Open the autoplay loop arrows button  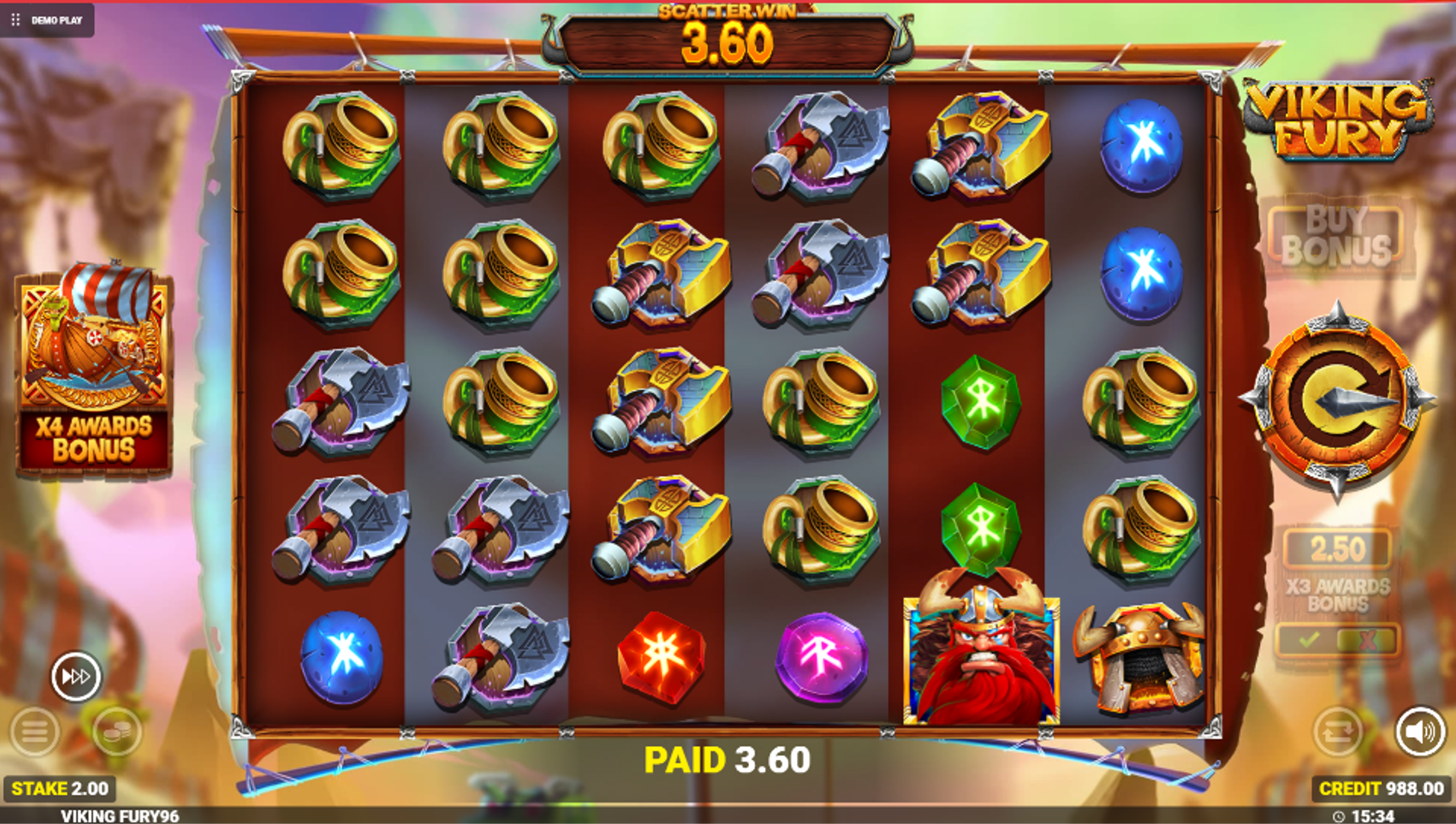(x=1337, y=732)
